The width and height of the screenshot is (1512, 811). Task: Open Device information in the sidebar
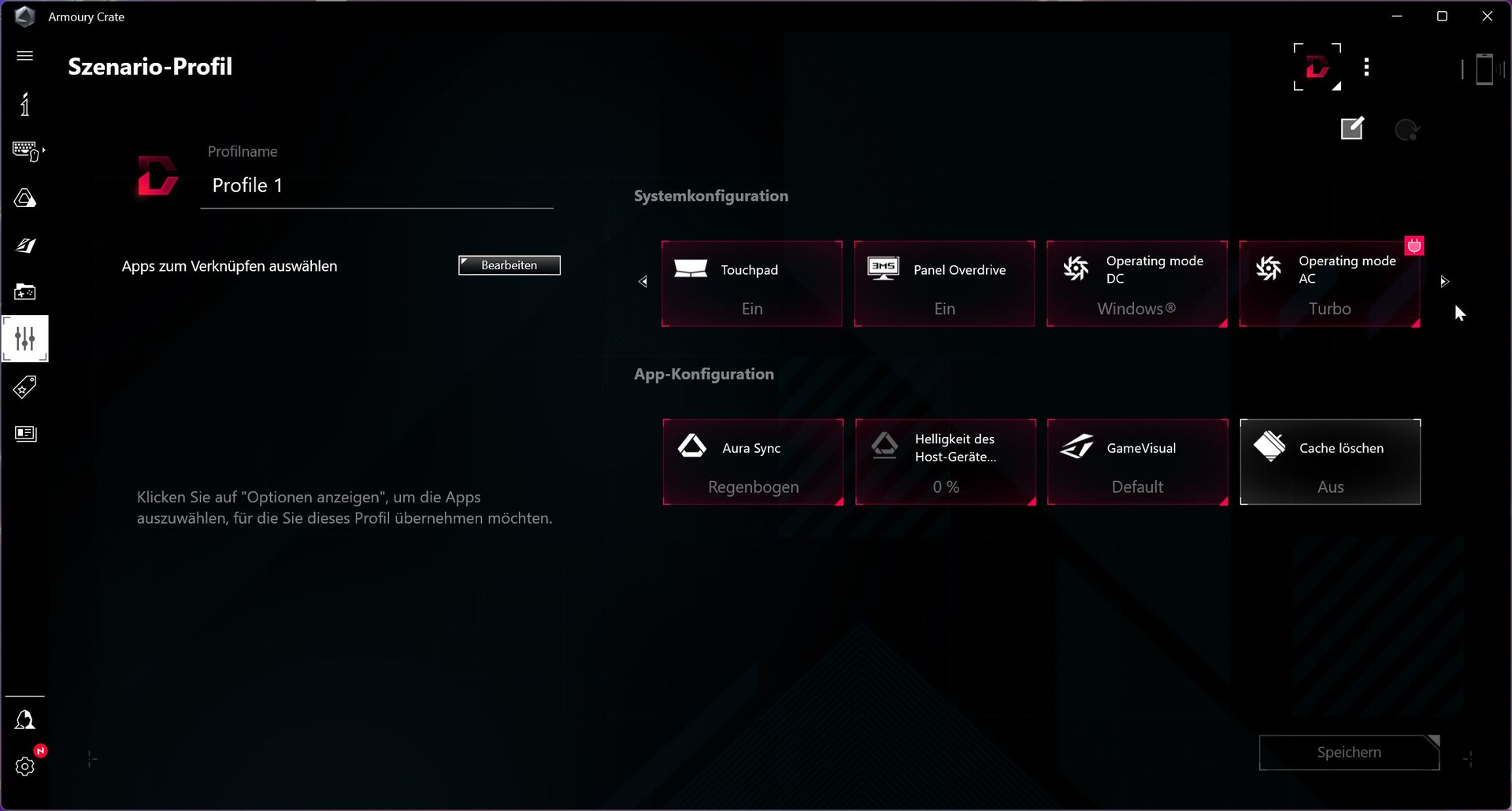pos(25,104)
